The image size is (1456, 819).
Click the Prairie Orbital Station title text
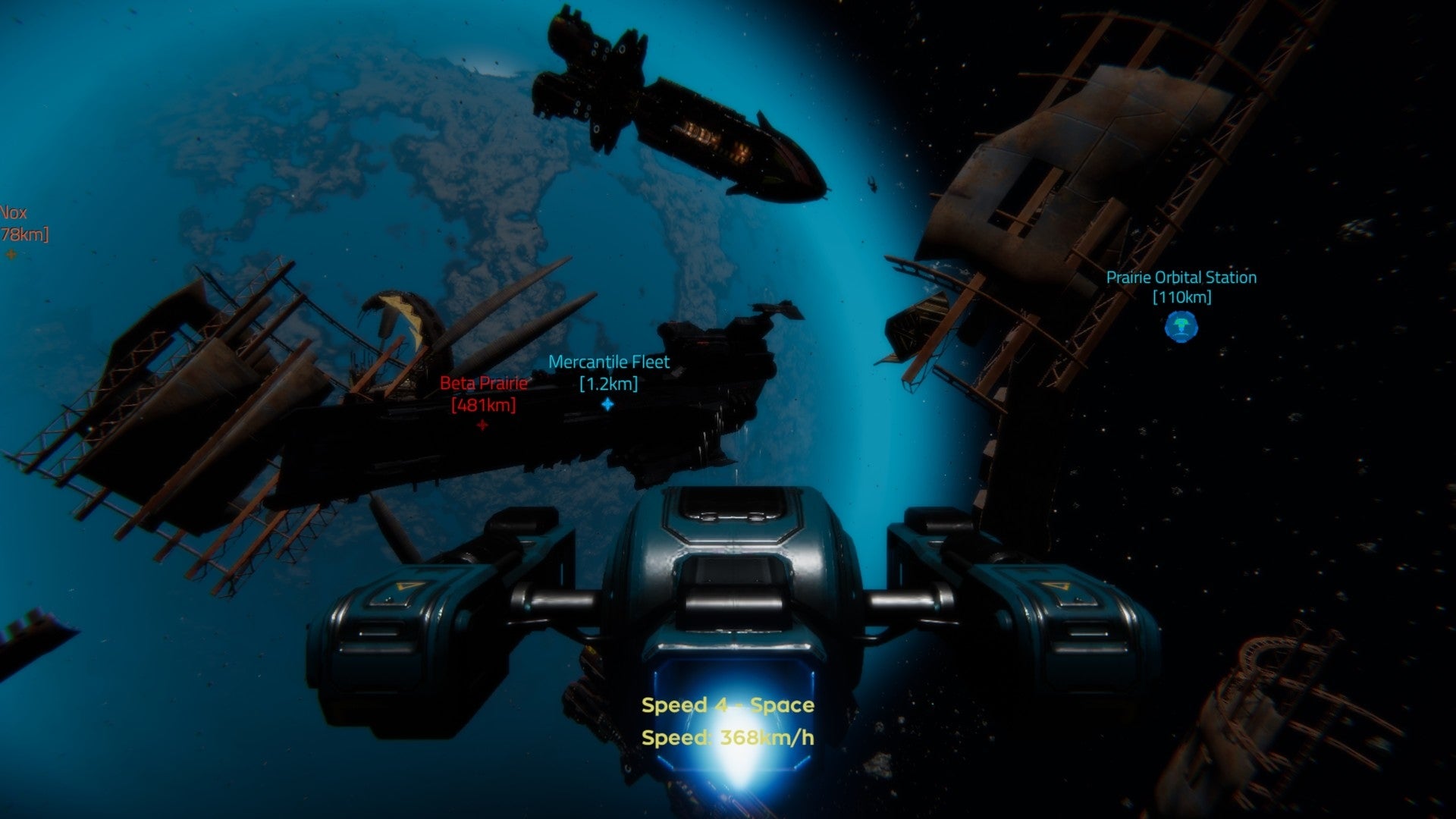click(x=1180, y=278)
